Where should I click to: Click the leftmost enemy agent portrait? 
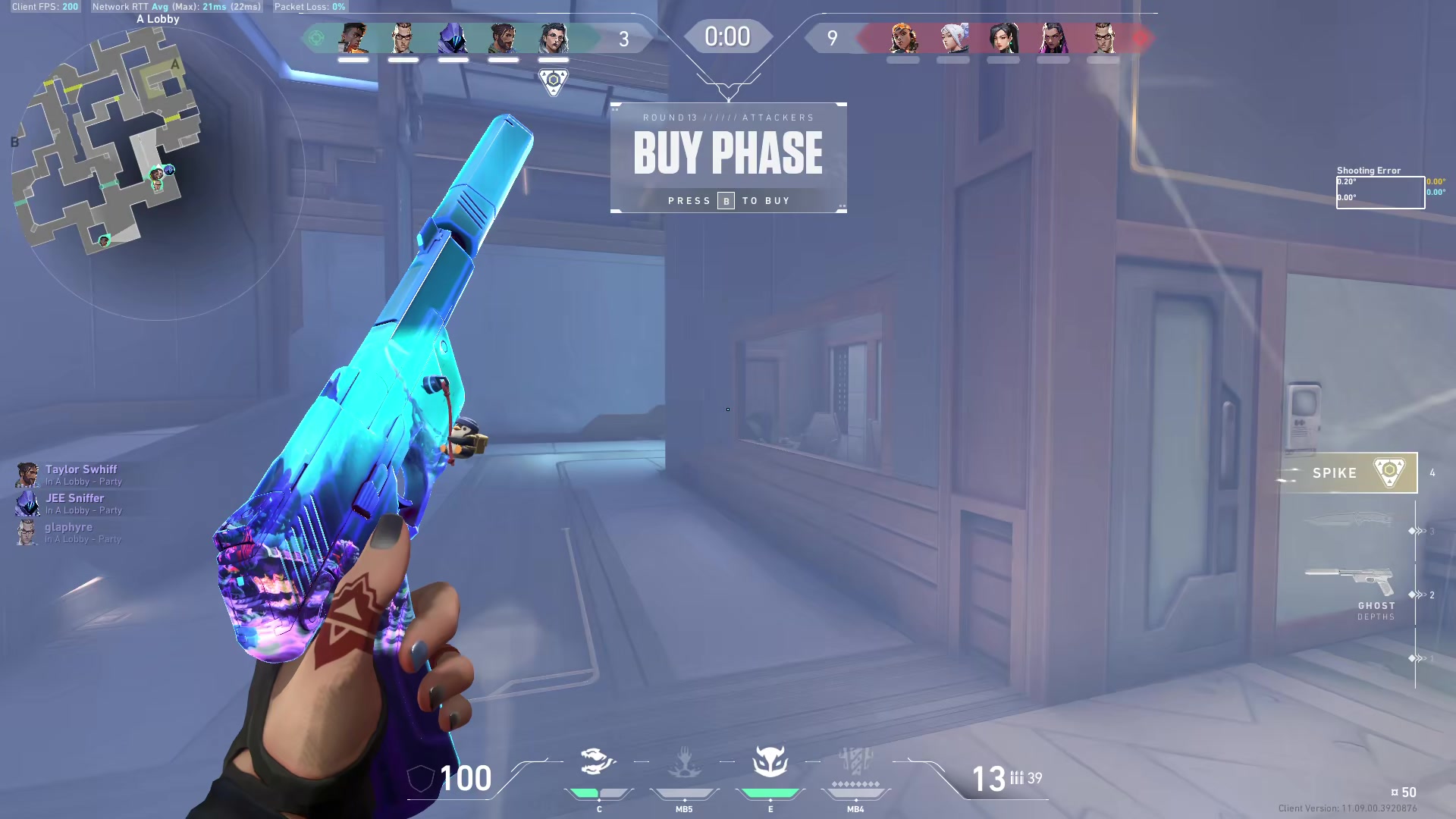[x=902, y=38]
